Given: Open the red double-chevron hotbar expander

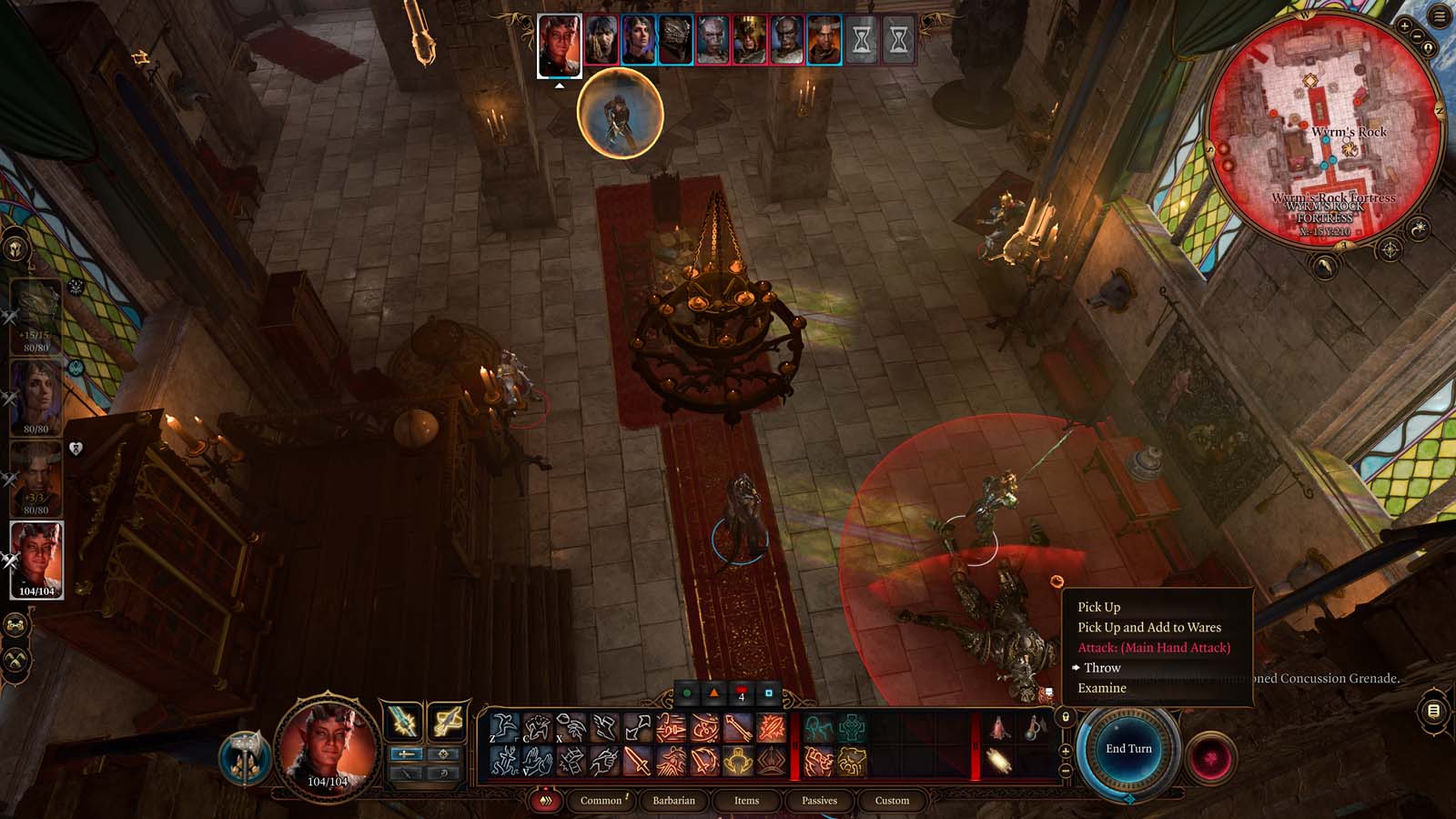Looking at the screenshot, I should [547, 802].
